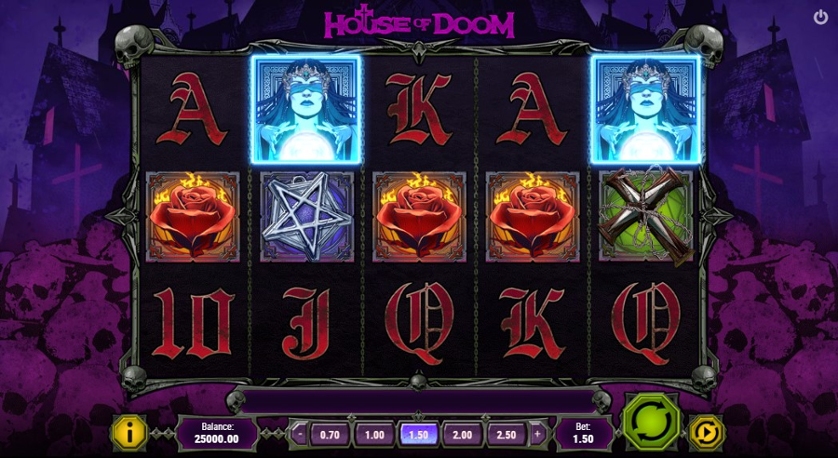Start auto play with the yellow button

(706, 433)
